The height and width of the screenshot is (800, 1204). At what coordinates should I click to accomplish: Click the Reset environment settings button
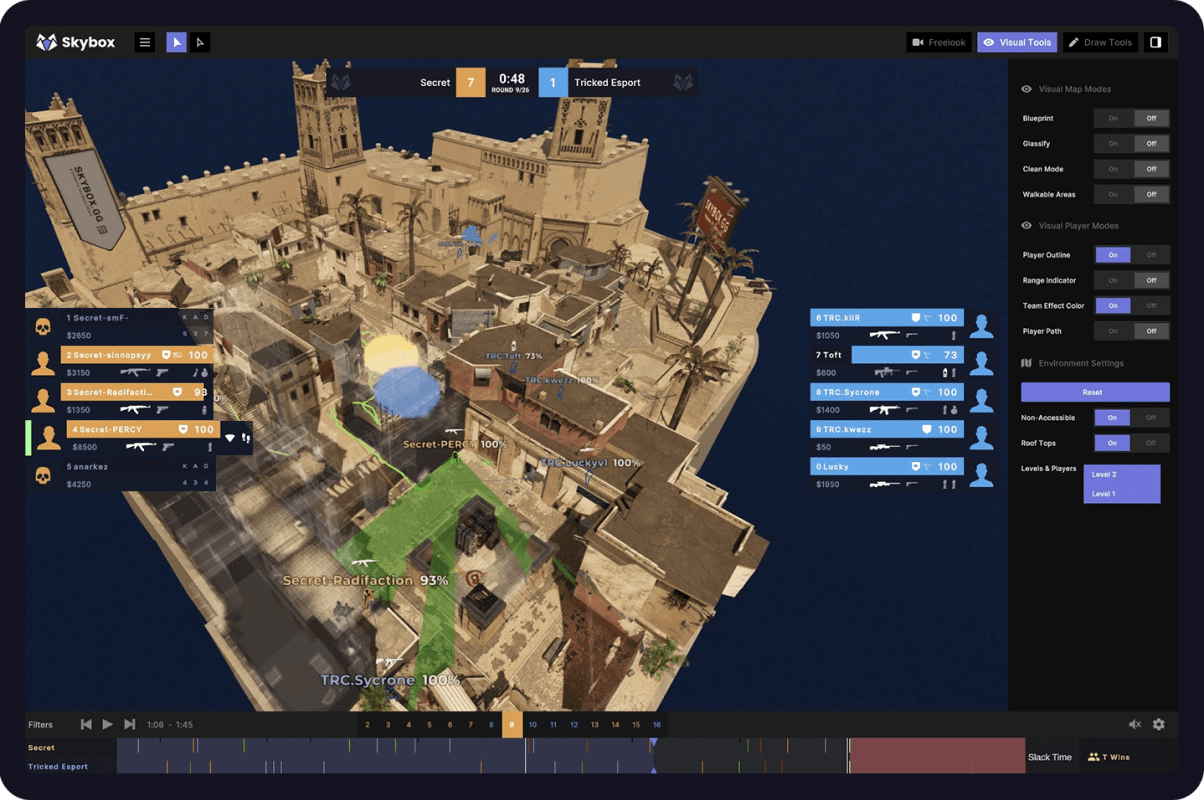point(1095,392)
